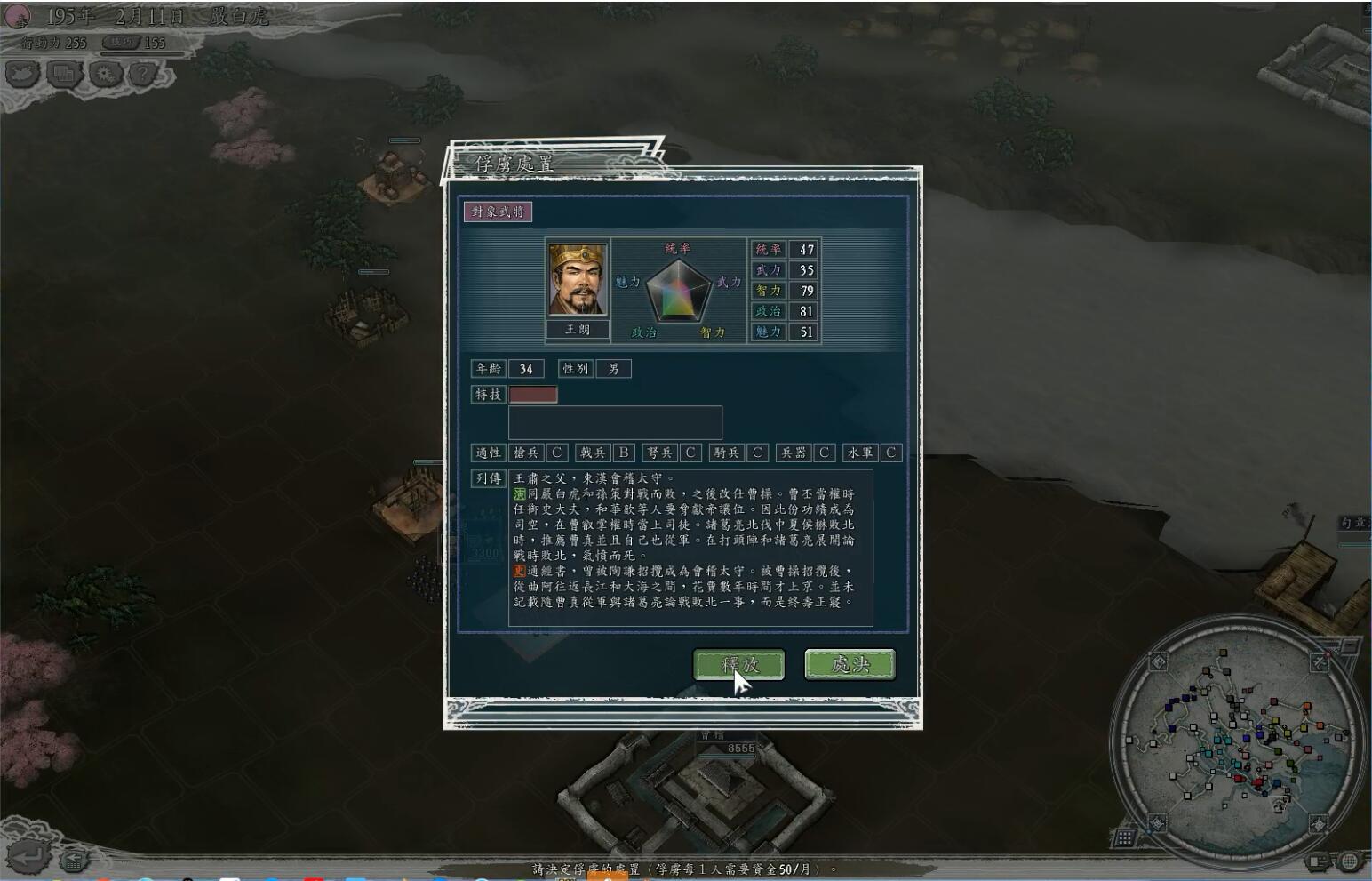The image size is (1372, 881).
Task: Open the question-mark help icon
Action: point(144,74)
